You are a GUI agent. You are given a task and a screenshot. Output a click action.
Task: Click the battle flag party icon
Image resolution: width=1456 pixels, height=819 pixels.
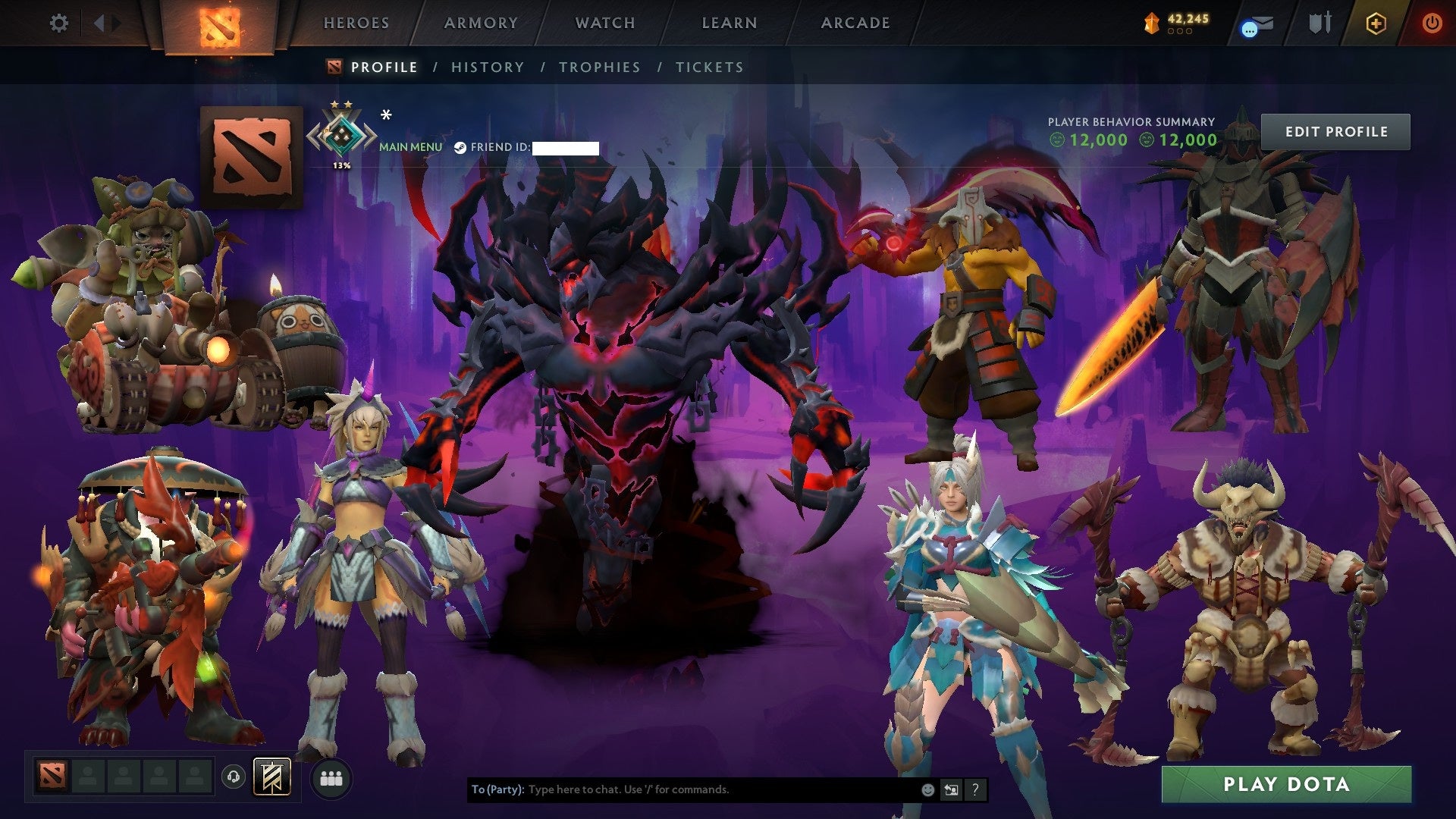click(x=273, y=777)
